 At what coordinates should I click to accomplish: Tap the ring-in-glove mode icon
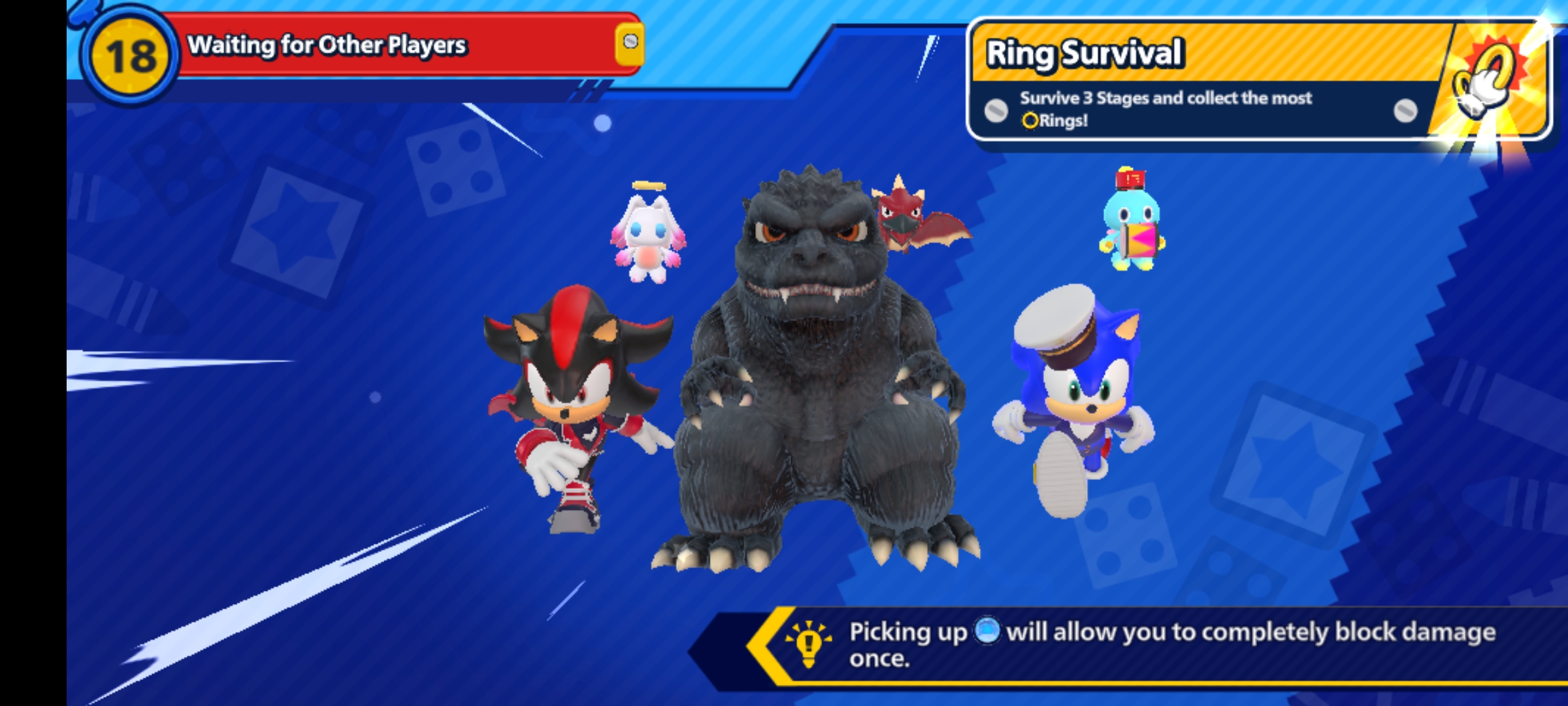1486,82
